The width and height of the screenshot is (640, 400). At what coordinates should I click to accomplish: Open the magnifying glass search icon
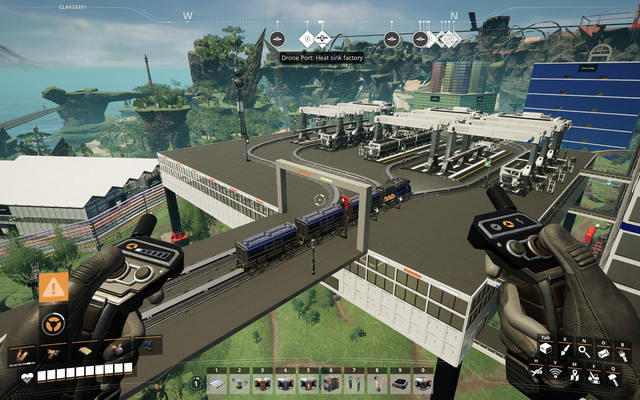pyautogui.click(x=584, y=352)
